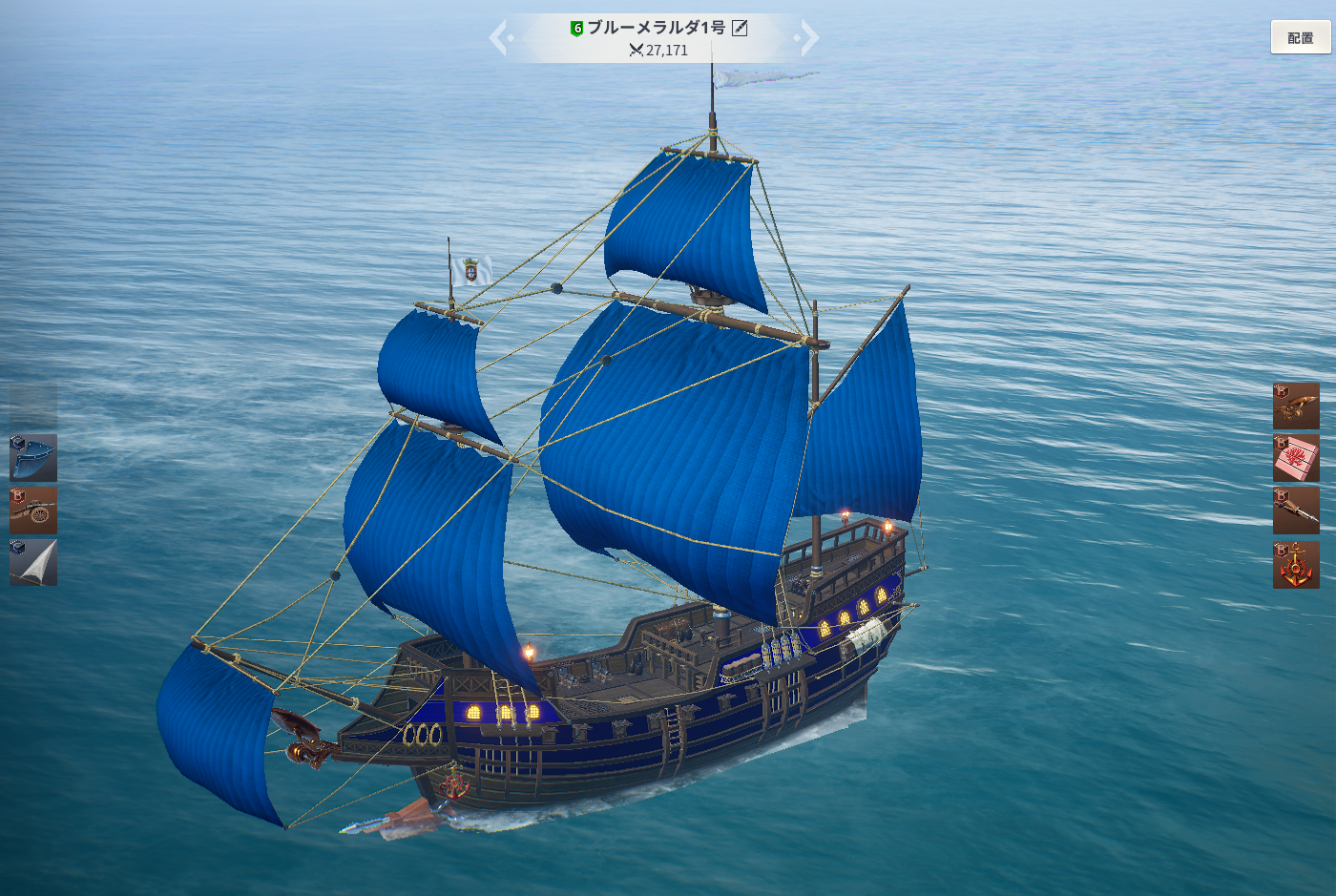Select the harpoon spear equipment slot
1336x896 pixels.
pos(1296,511)
